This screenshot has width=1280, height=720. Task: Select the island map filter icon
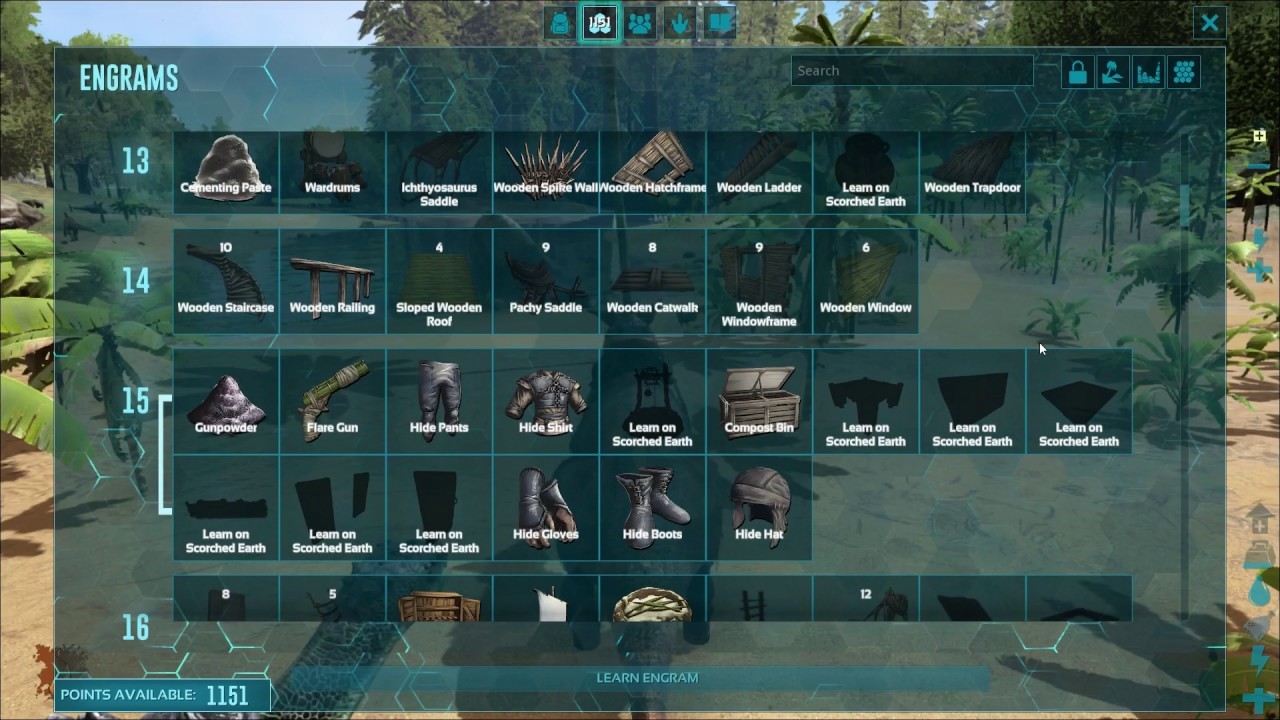coord(1112,71)
